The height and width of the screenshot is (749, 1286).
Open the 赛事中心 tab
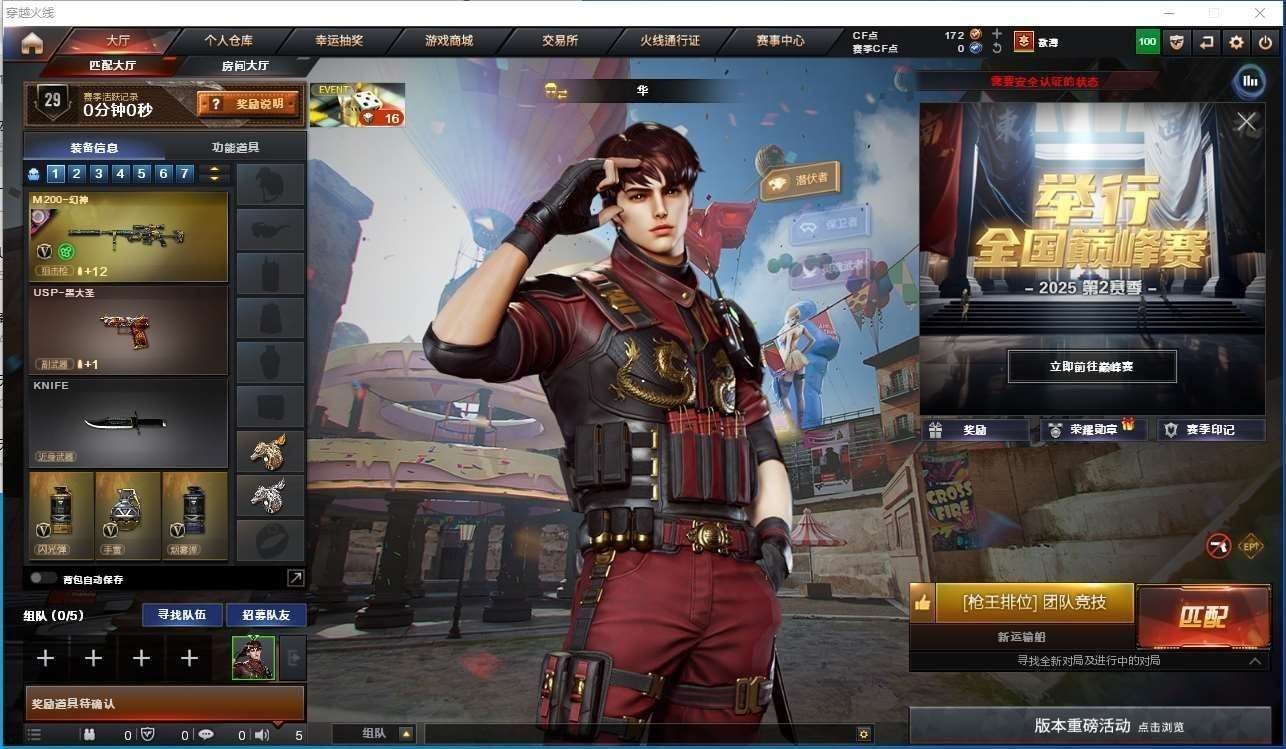(780, 41)
